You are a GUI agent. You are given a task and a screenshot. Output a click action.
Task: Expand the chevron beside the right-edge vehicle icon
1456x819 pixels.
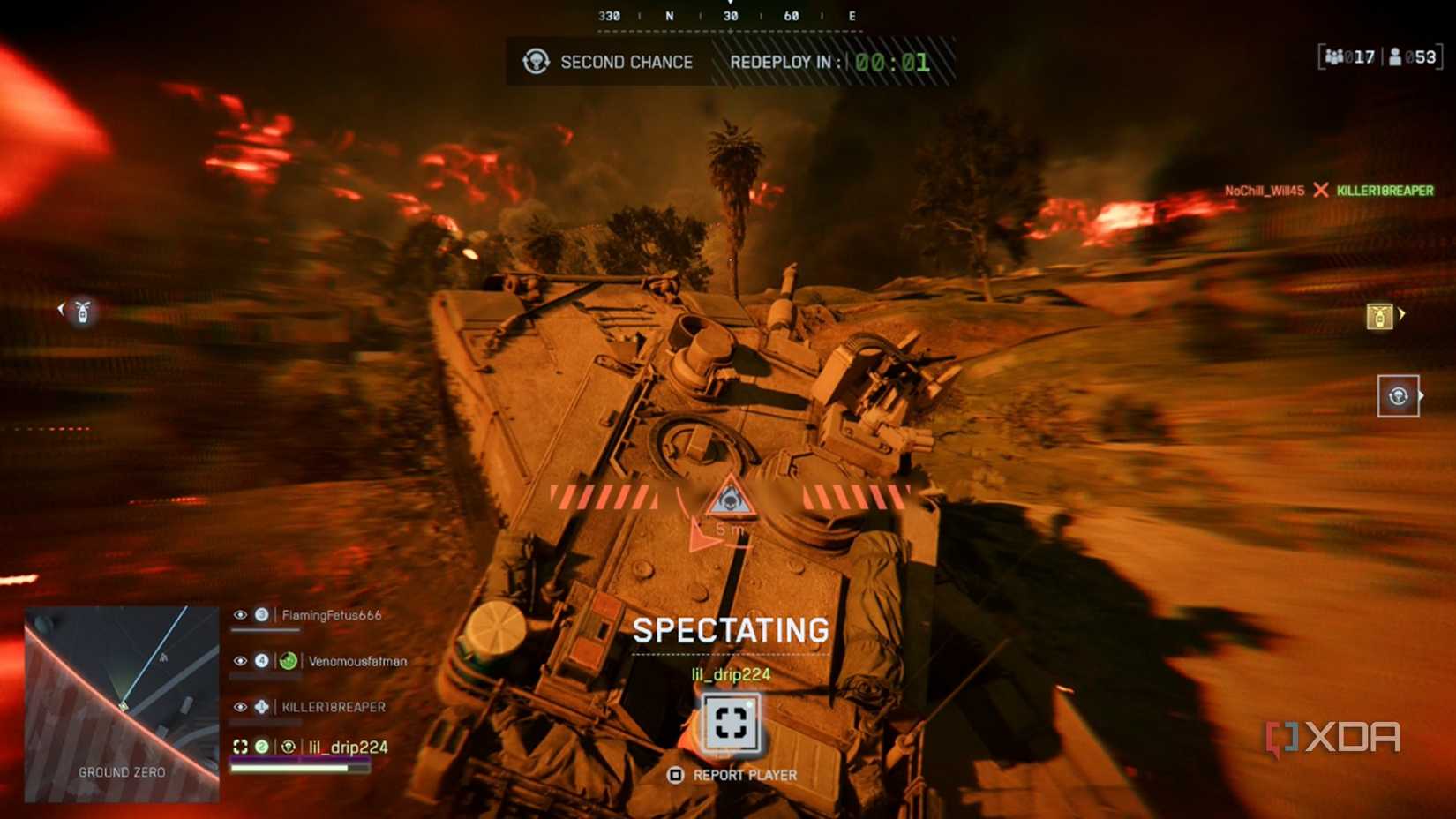tap(1403, 313)
